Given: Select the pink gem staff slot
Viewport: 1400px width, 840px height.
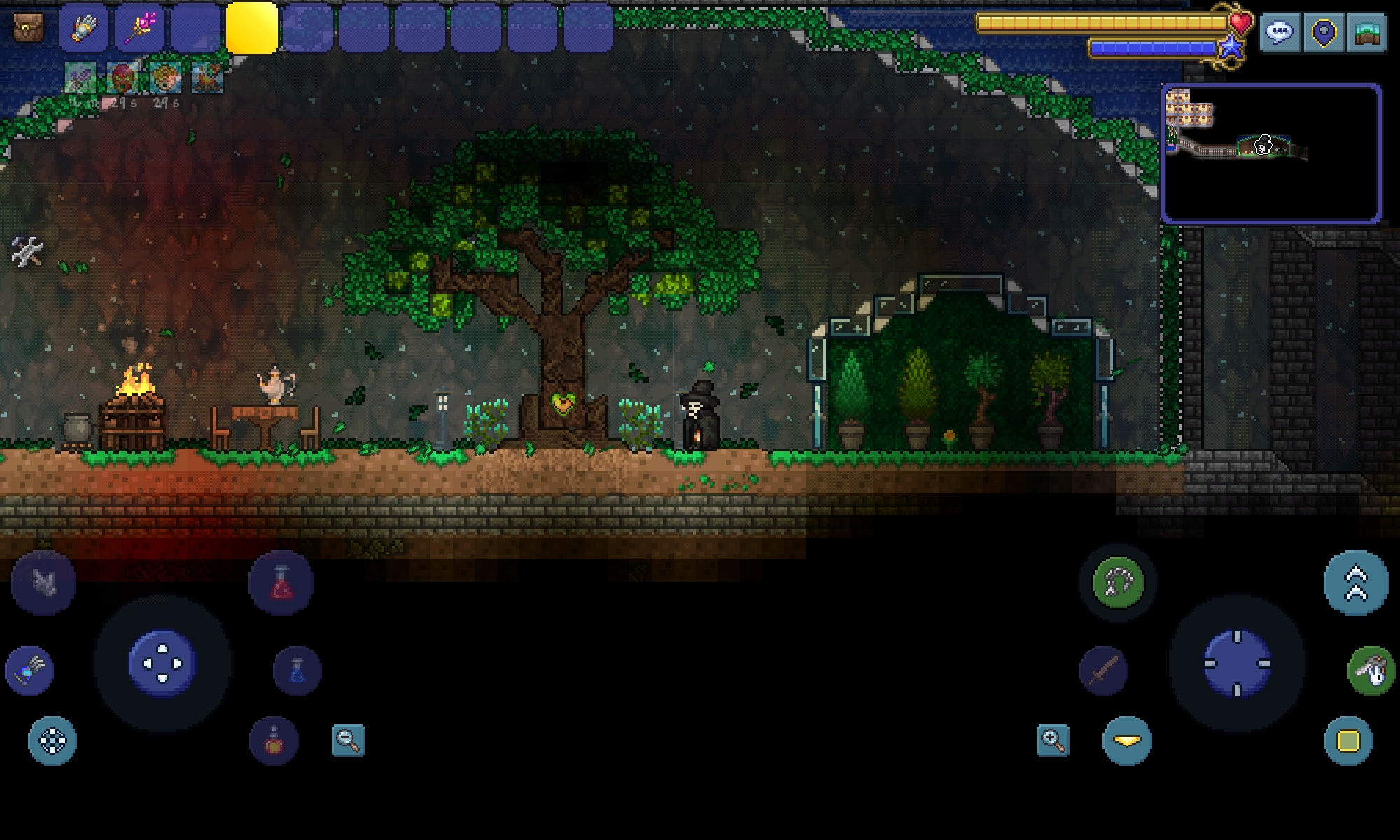Looking at the screenshot, I should [x=140, y=28].
